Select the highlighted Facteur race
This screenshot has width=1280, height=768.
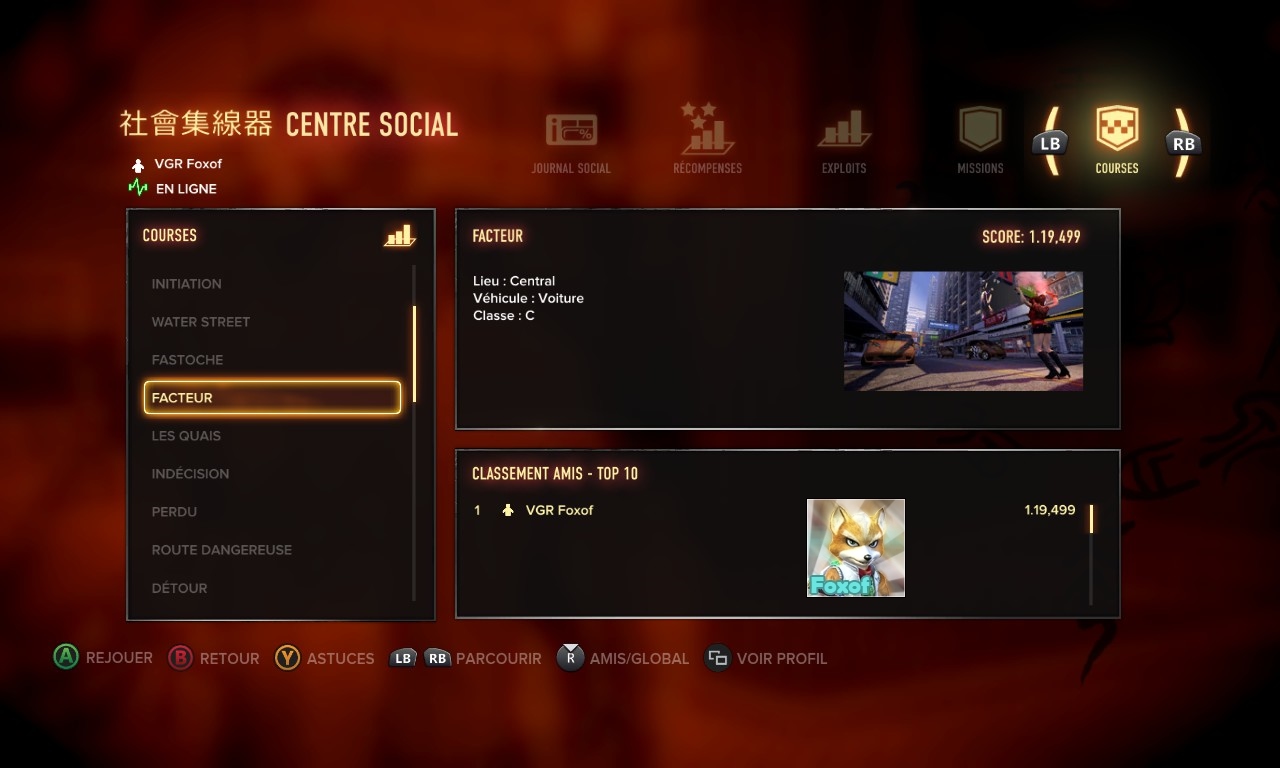[x=272, y=398]
